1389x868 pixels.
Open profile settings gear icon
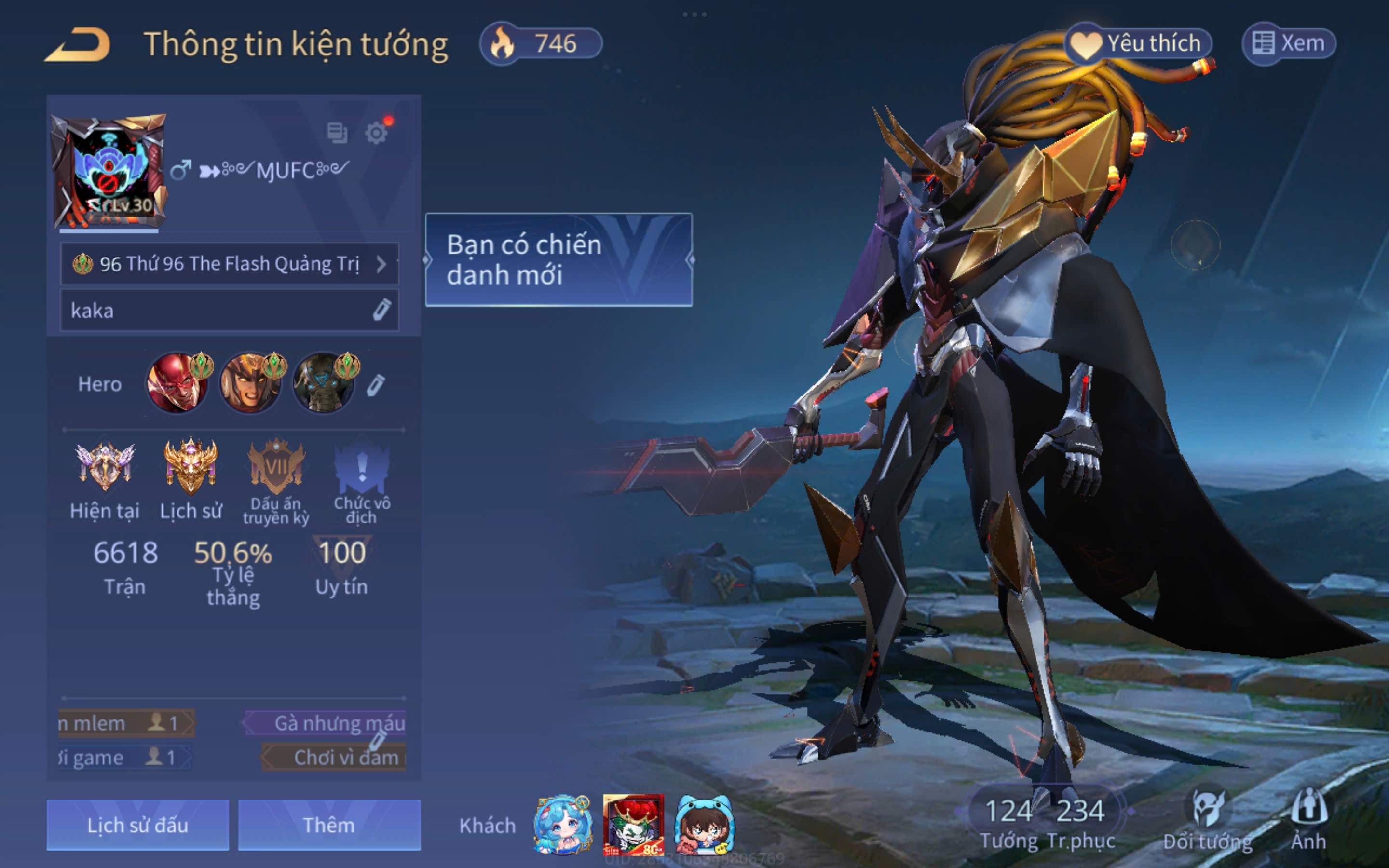coord(377,133)
